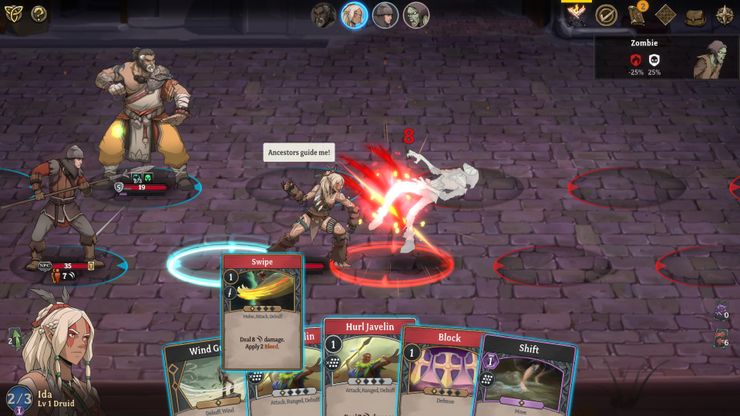The width and height of the screenshot is (740, 416).
Task: Click the compass star icon
Action: pyautogui.click(x=724, y=15)
